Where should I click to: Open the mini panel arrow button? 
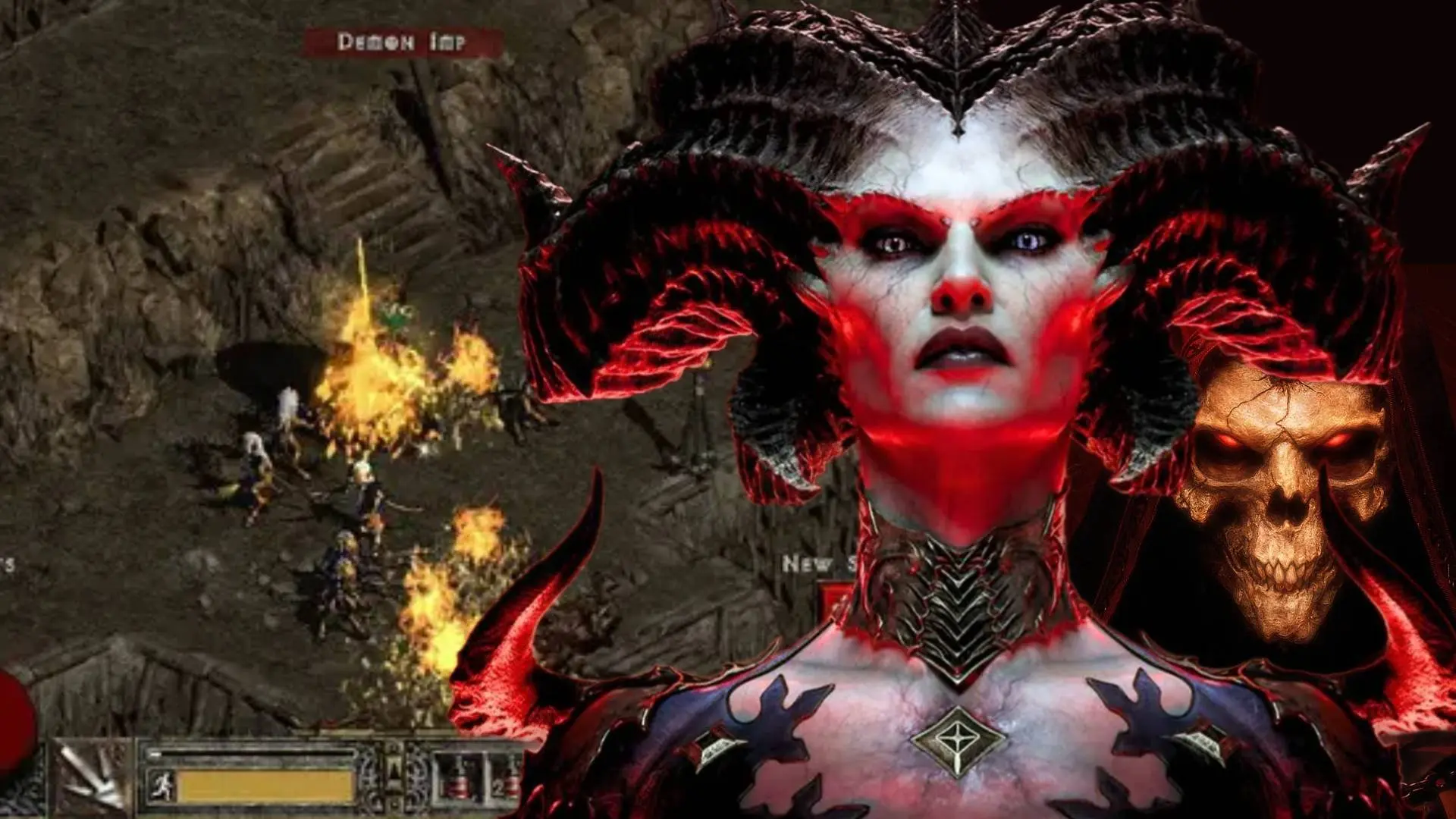394,771
